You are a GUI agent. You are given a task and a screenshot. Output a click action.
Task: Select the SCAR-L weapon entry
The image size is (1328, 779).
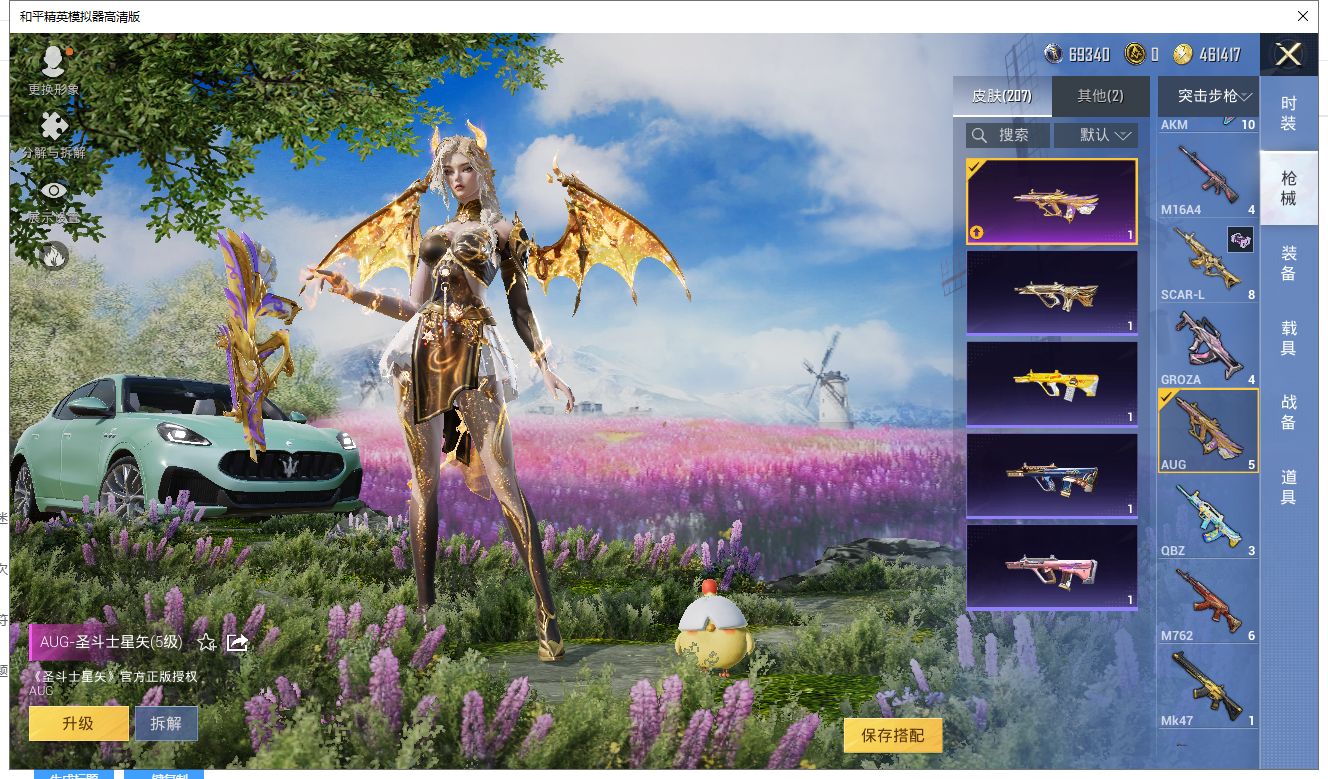click(x=1207, y=262)
